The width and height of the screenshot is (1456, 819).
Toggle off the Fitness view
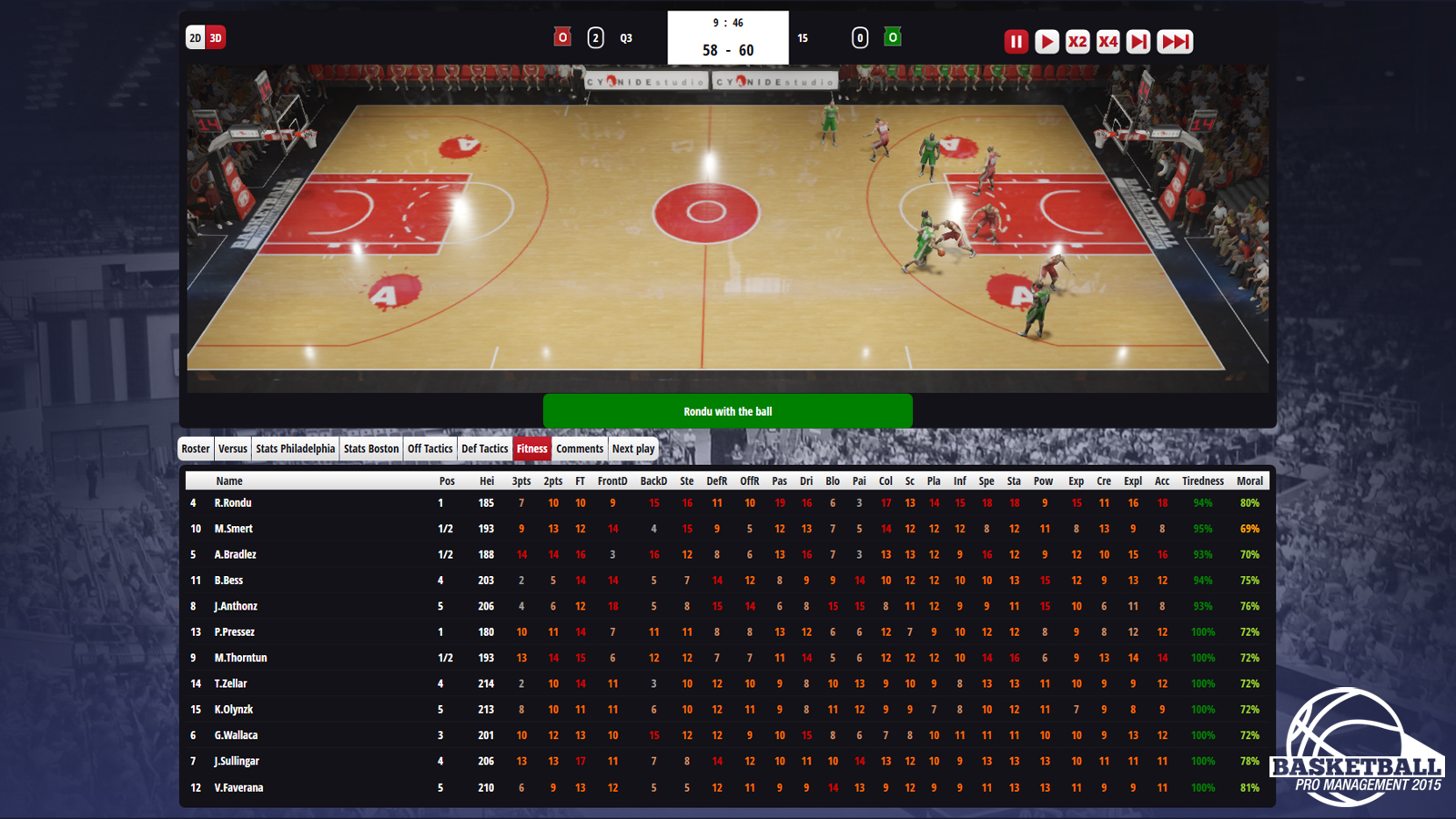click(532, 449)
